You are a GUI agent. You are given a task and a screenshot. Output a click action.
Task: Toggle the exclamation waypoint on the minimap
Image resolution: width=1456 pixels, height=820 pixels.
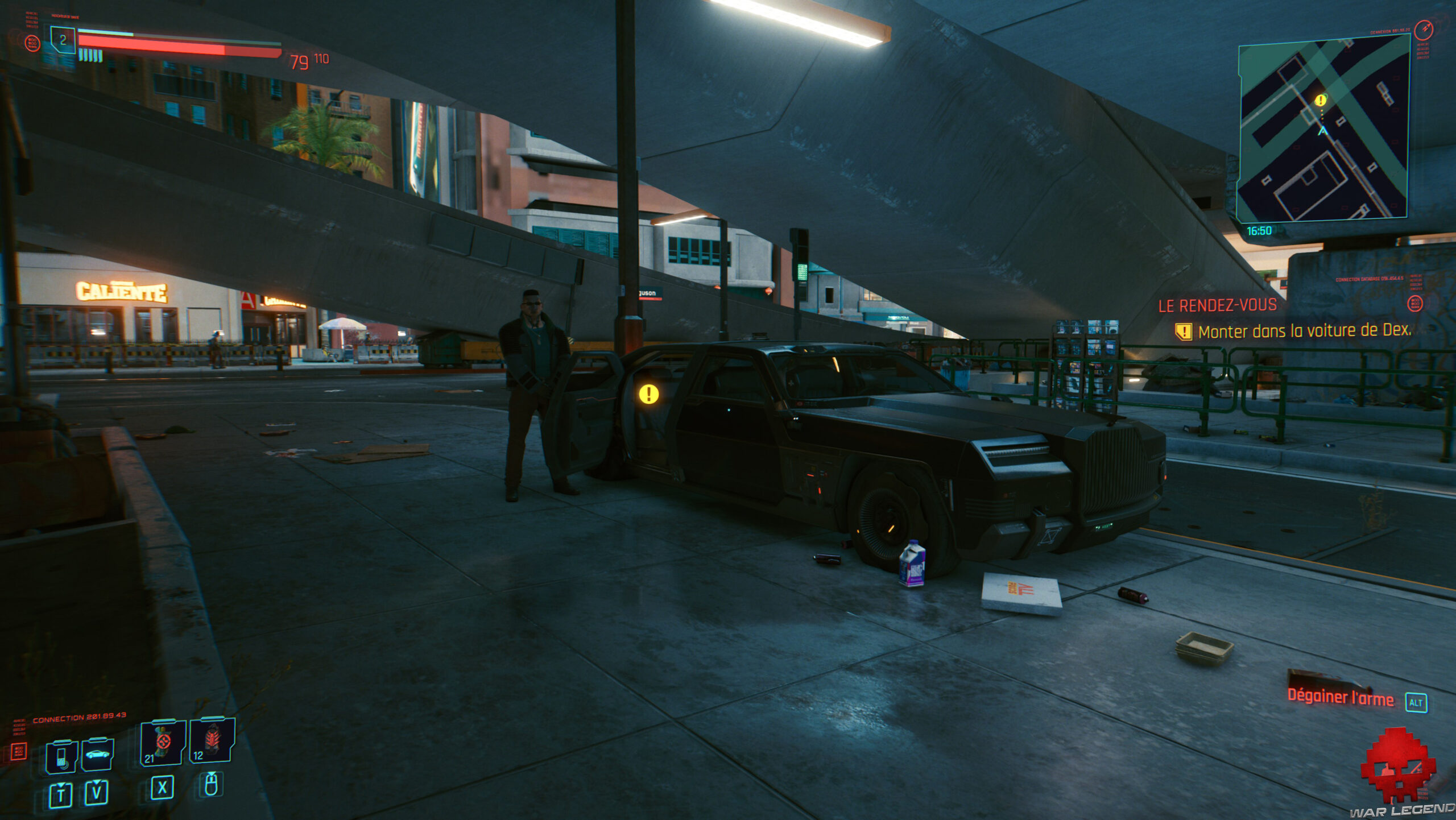point(1319,98)
